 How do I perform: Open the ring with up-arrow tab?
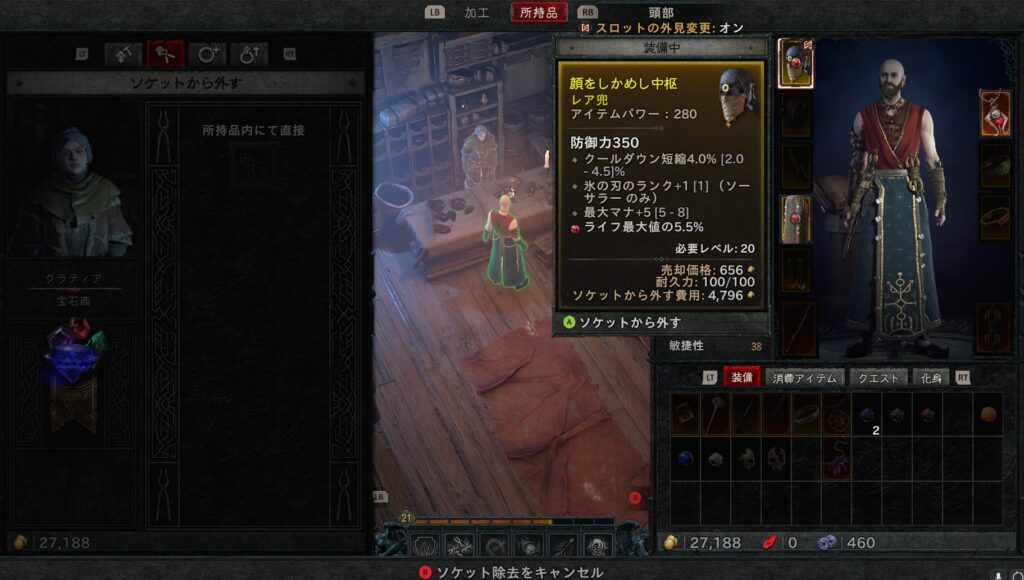(249, 54)
